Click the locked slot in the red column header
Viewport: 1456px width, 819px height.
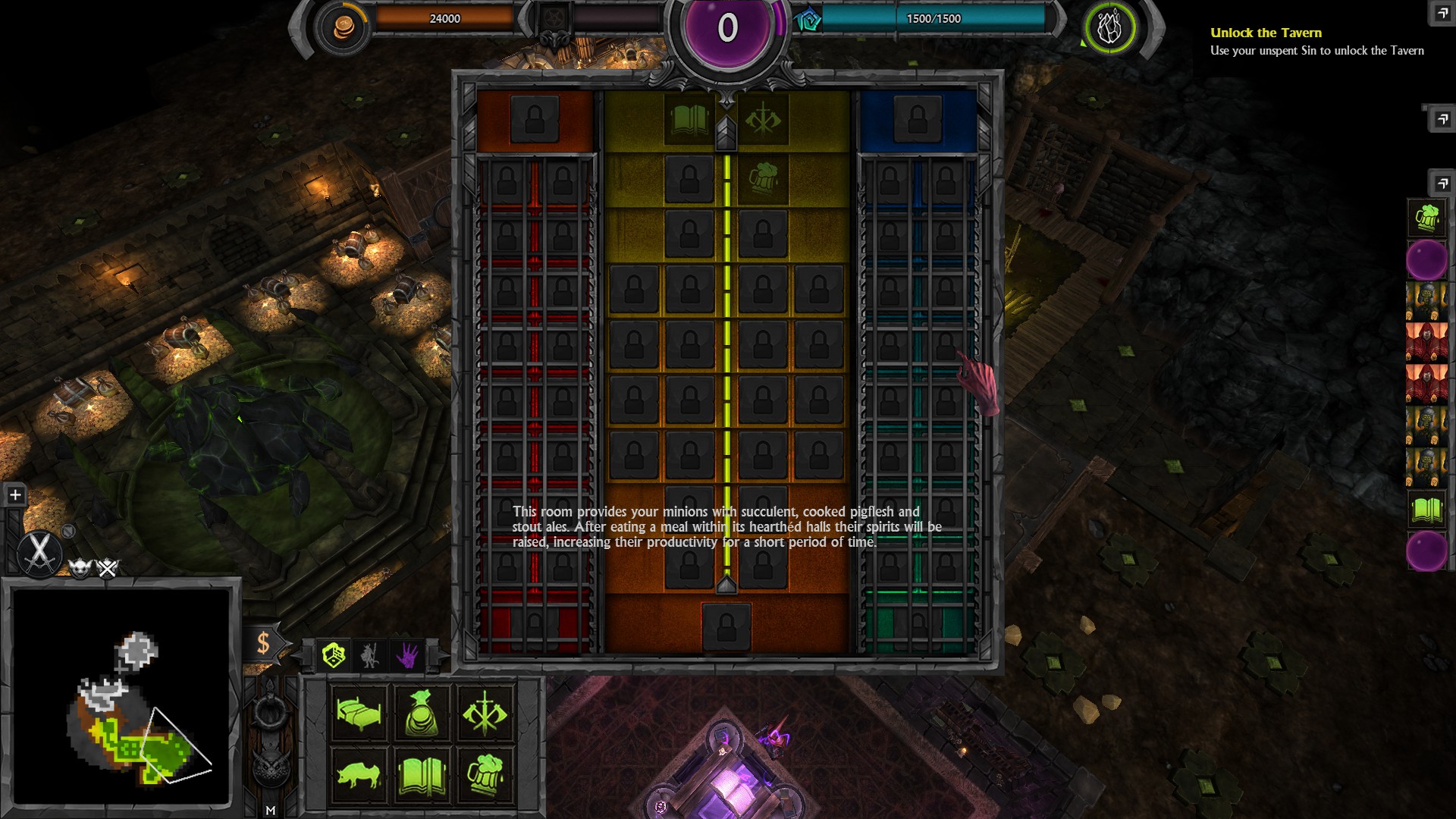click(535, 119)
